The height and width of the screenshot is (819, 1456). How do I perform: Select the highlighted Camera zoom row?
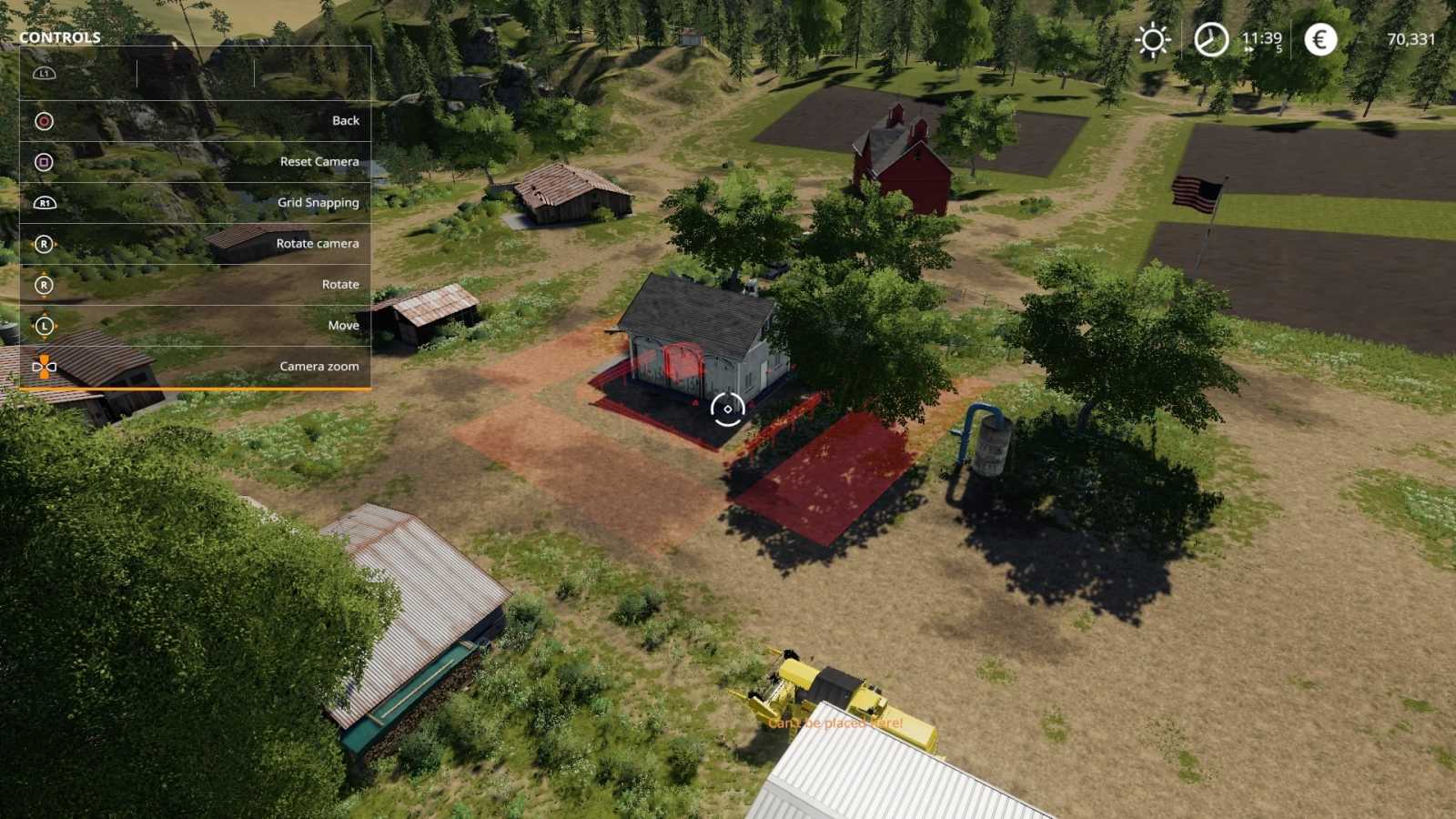tap(320, 366)
